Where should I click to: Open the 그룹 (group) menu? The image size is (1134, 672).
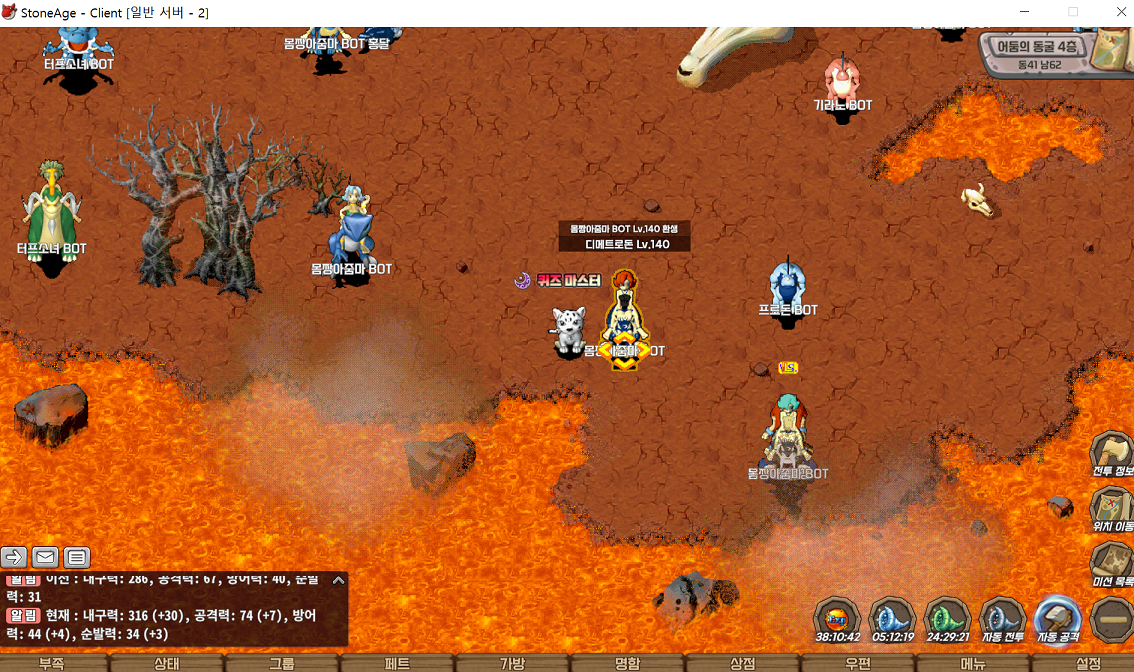[282, 663]
